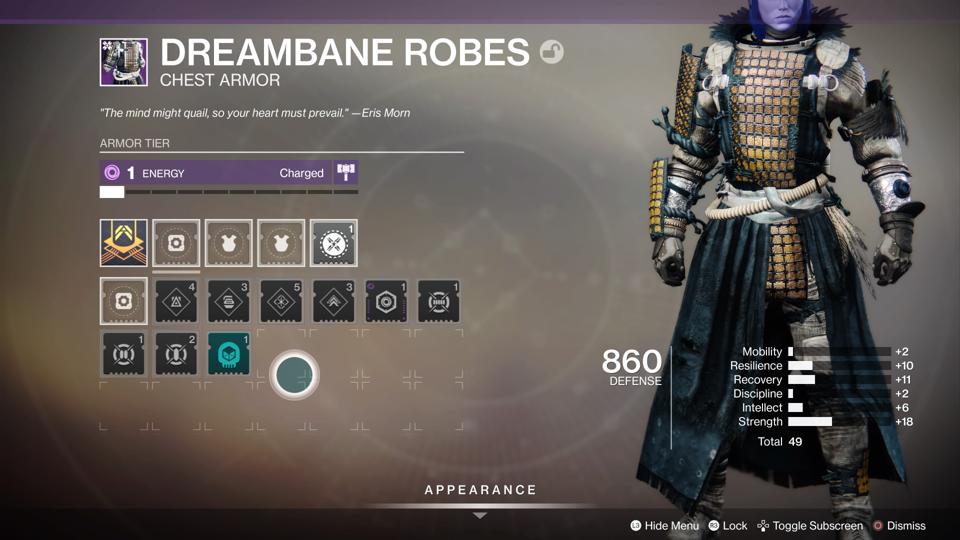Choose the triangle mod costing 4 energy
Viewport: 960px width, 540px height.
point(176,301)
